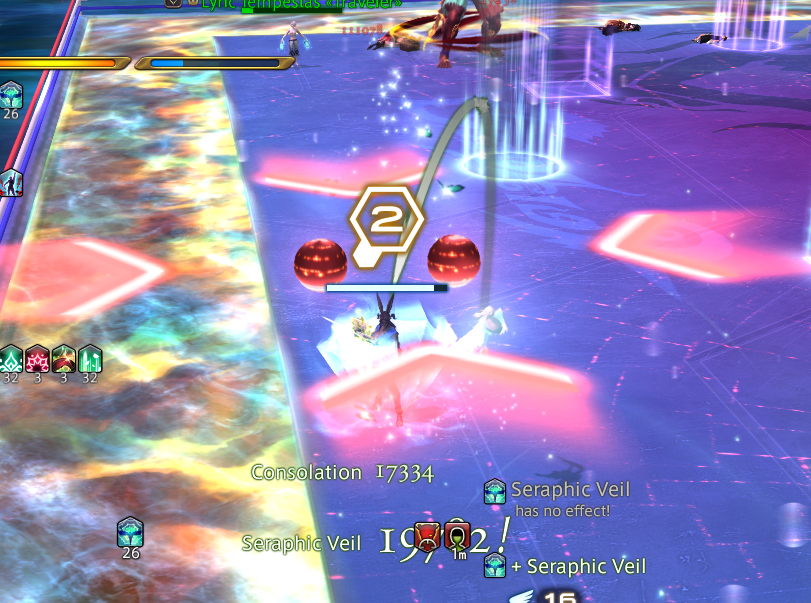This screenshot has width=811, height=603.
Task: Select the green lotus buff icon
Action: [x=10, y=359]
